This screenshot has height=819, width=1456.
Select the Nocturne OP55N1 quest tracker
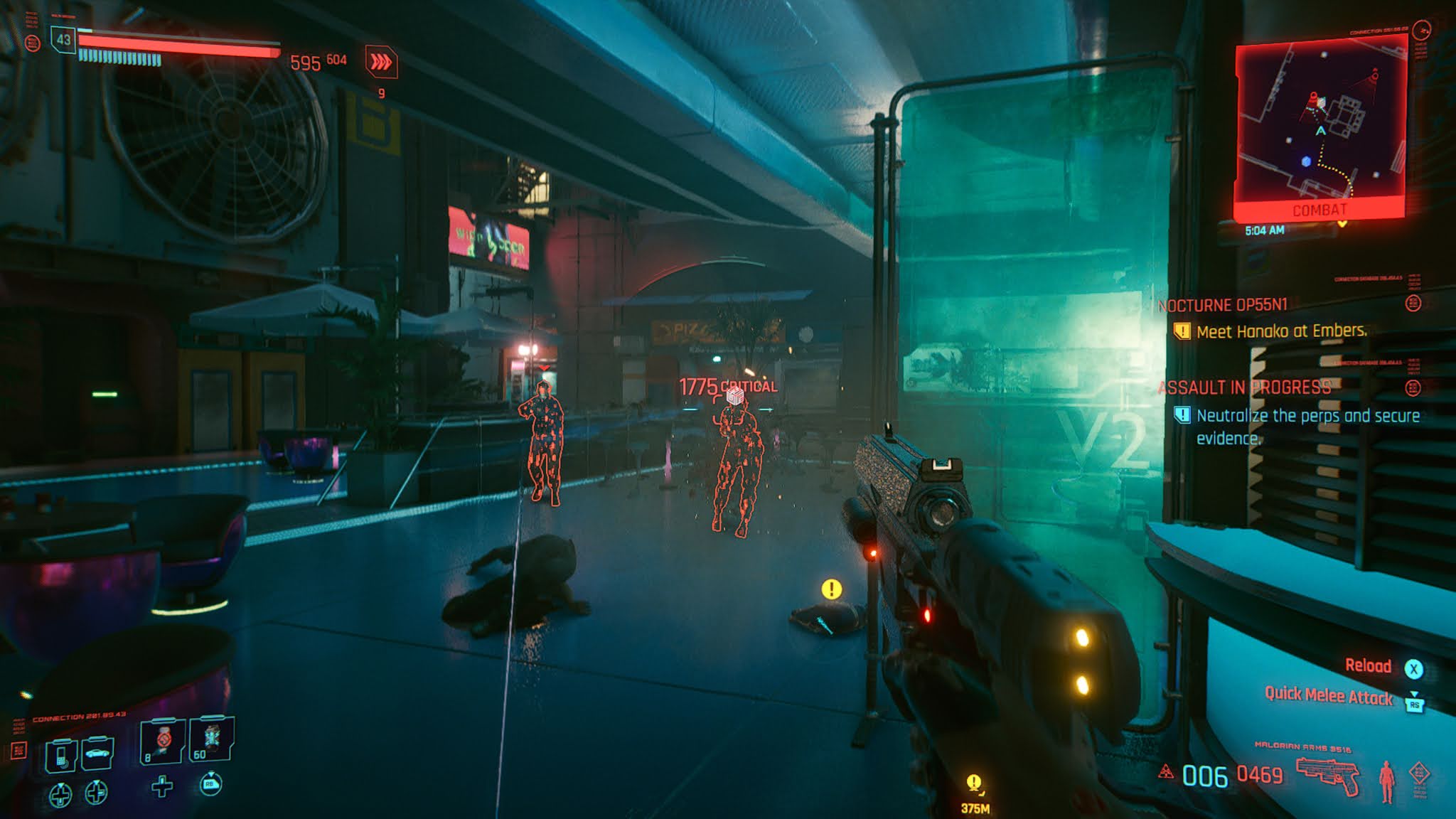pyautogui.click(x=1223, y=305)
